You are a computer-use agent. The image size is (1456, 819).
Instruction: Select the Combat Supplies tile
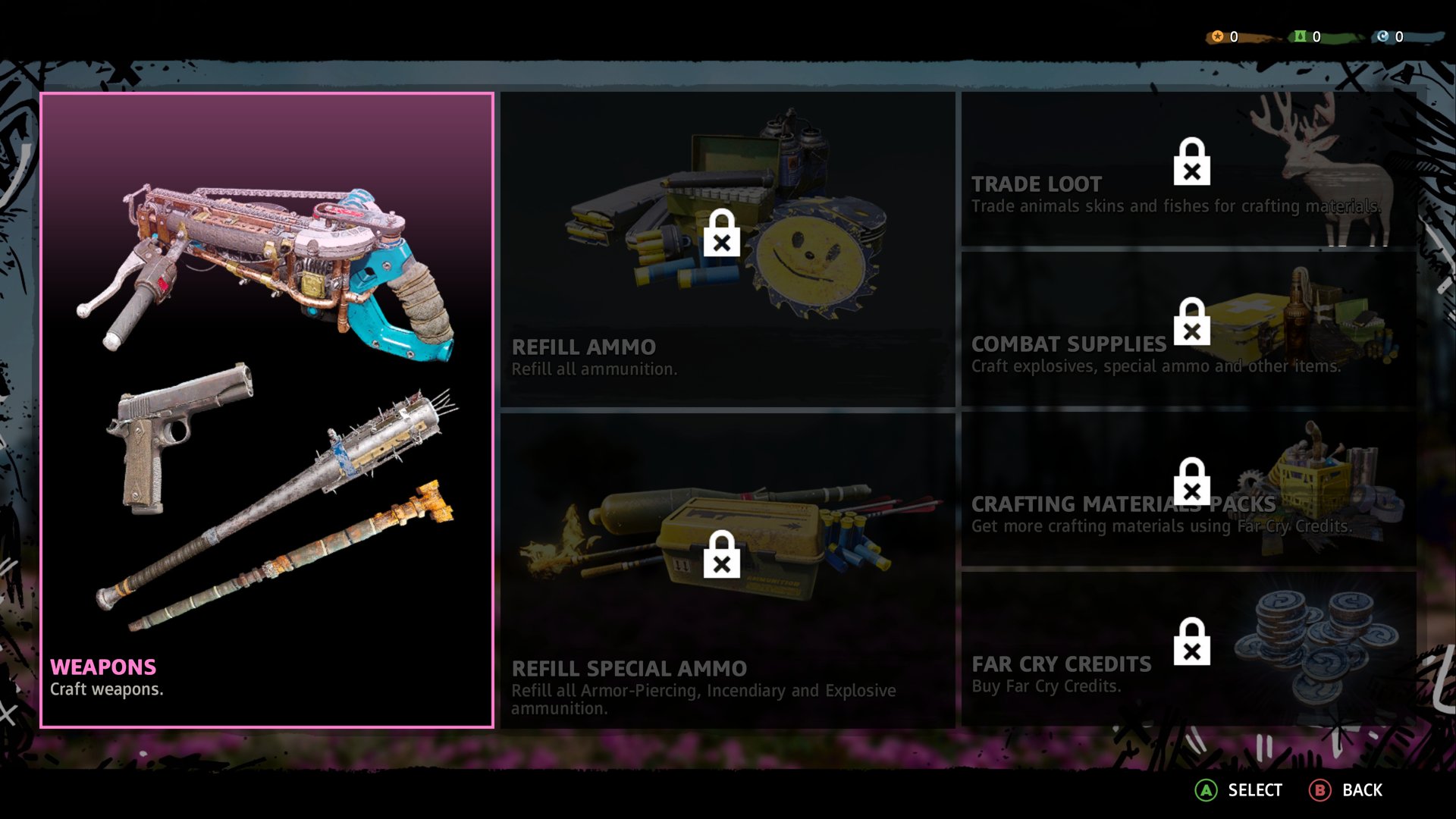tap(1188, 329)
